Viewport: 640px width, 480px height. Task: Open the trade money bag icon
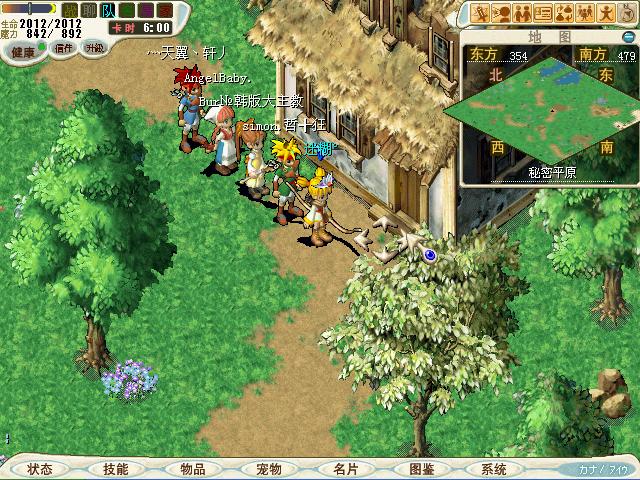(x=564, y=13)
